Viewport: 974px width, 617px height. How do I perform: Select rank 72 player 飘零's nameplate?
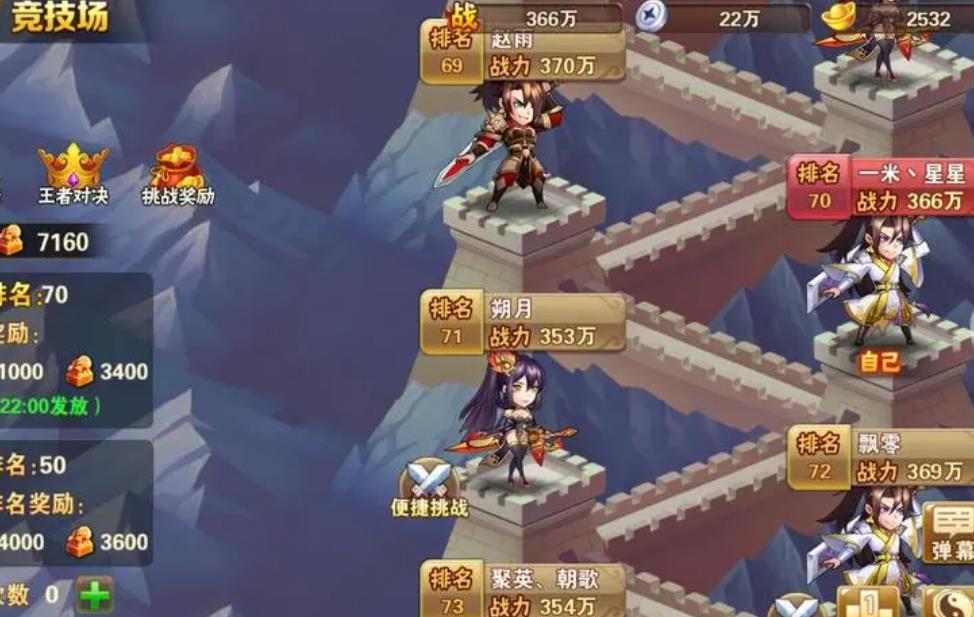pyautogui.click(x=880, y=458)
